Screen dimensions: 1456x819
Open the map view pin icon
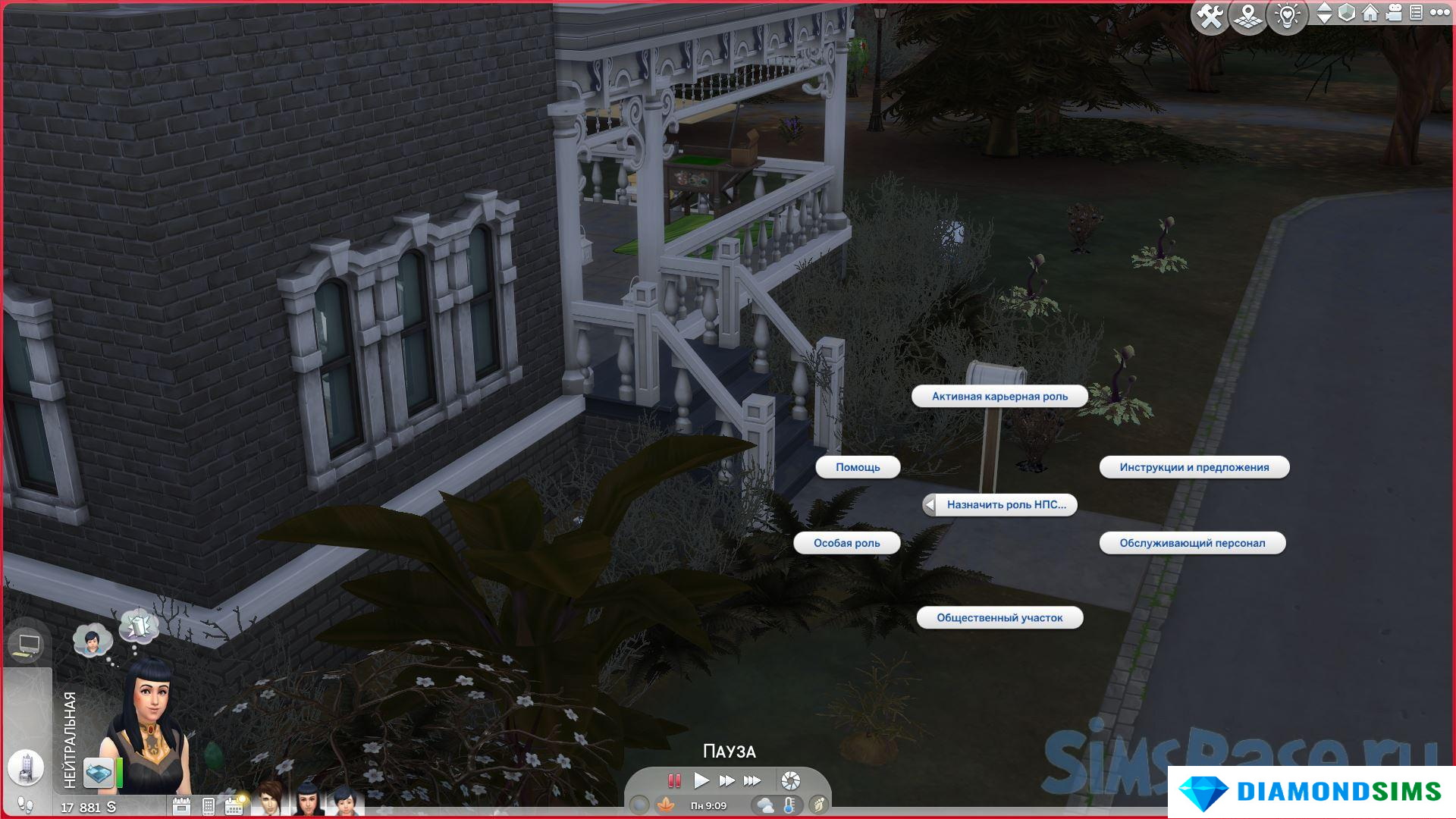click(1248, 16)
